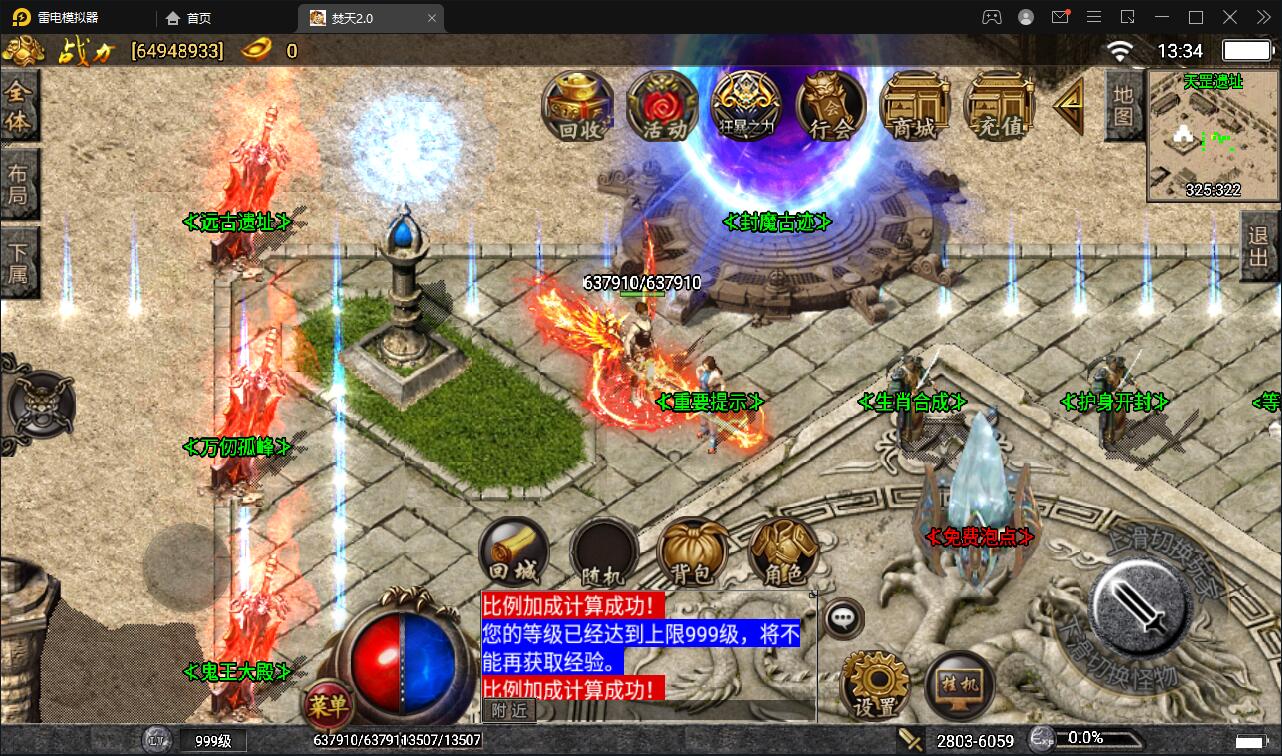1282x756 pixels.
Task: Use the 回城 return scroll
Action: 514,550
